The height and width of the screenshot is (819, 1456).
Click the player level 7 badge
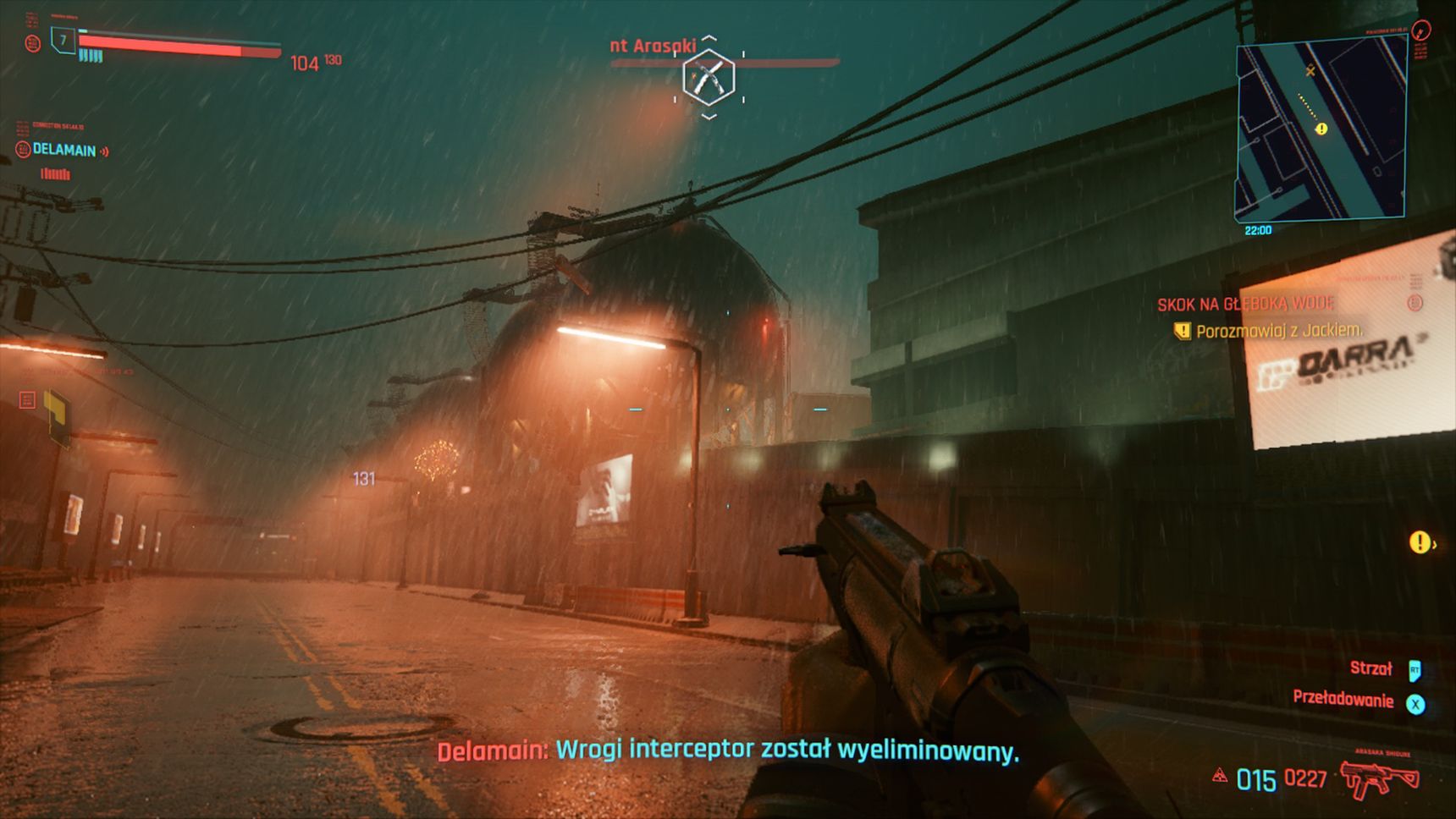(63, 40)
